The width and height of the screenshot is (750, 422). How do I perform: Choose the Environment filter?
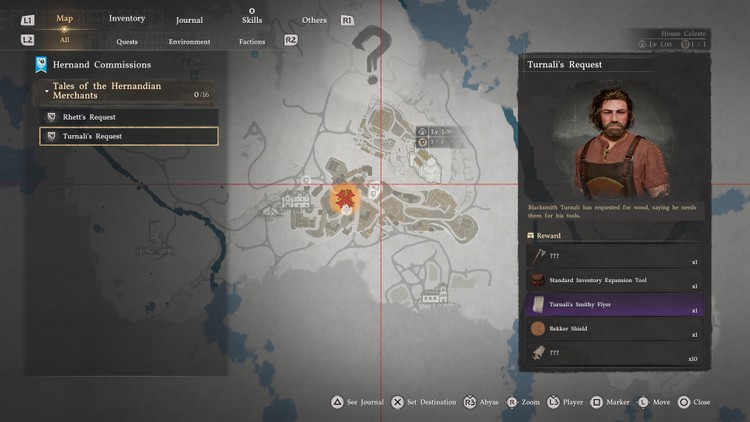189,42
